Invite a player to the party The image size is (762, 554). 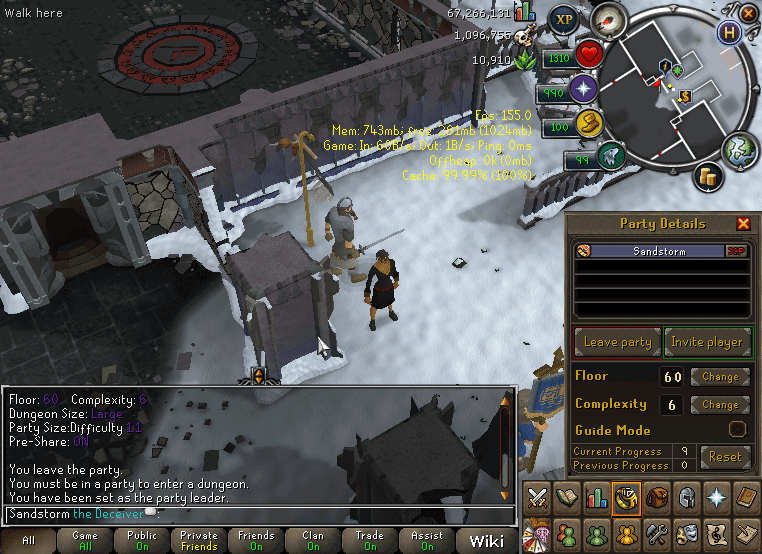[x=706, y=342]
